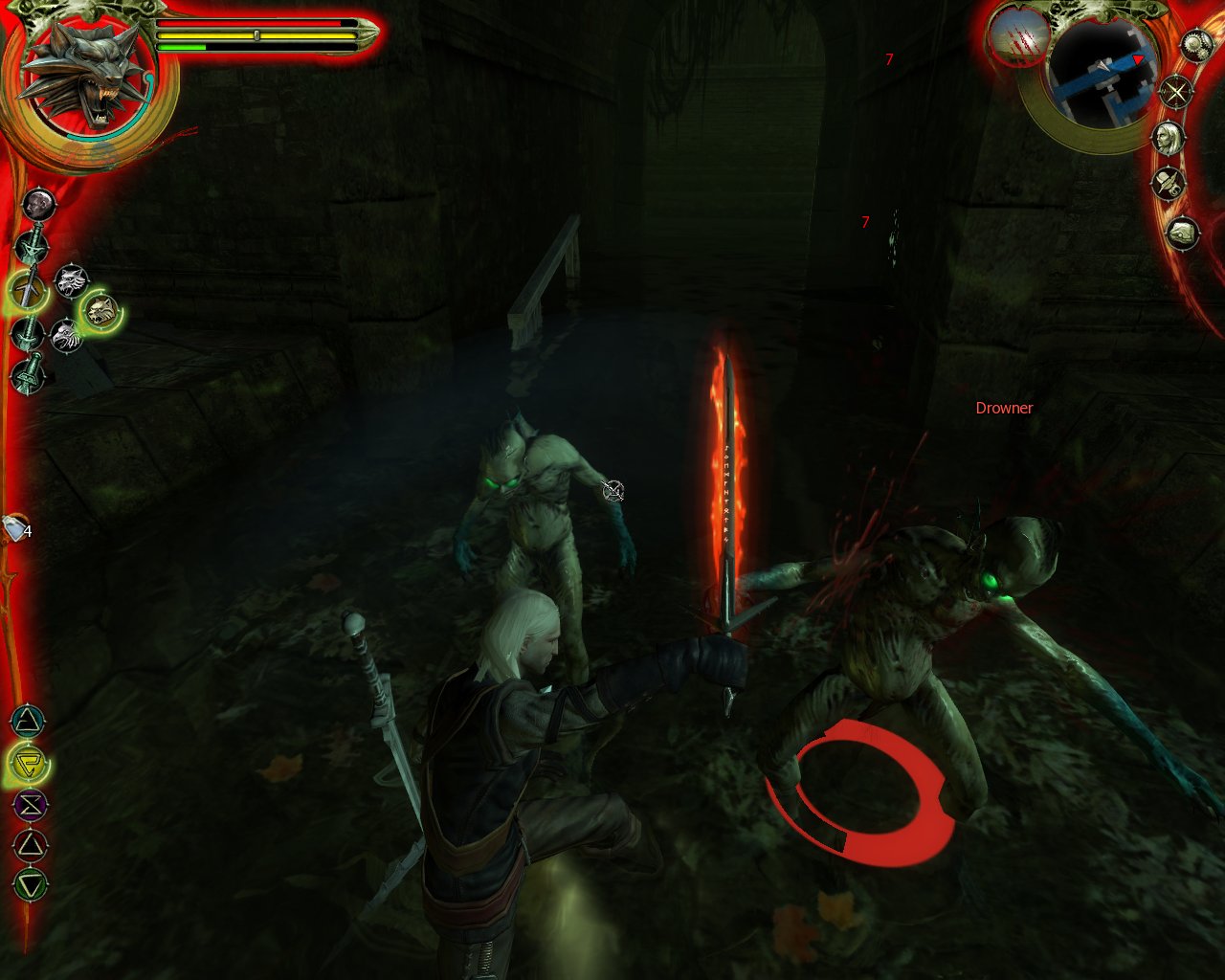The width and height of the screenshot is (1225, 980).
Task: Use the quick slot item with count 4
Action: [x=16, y=528]
